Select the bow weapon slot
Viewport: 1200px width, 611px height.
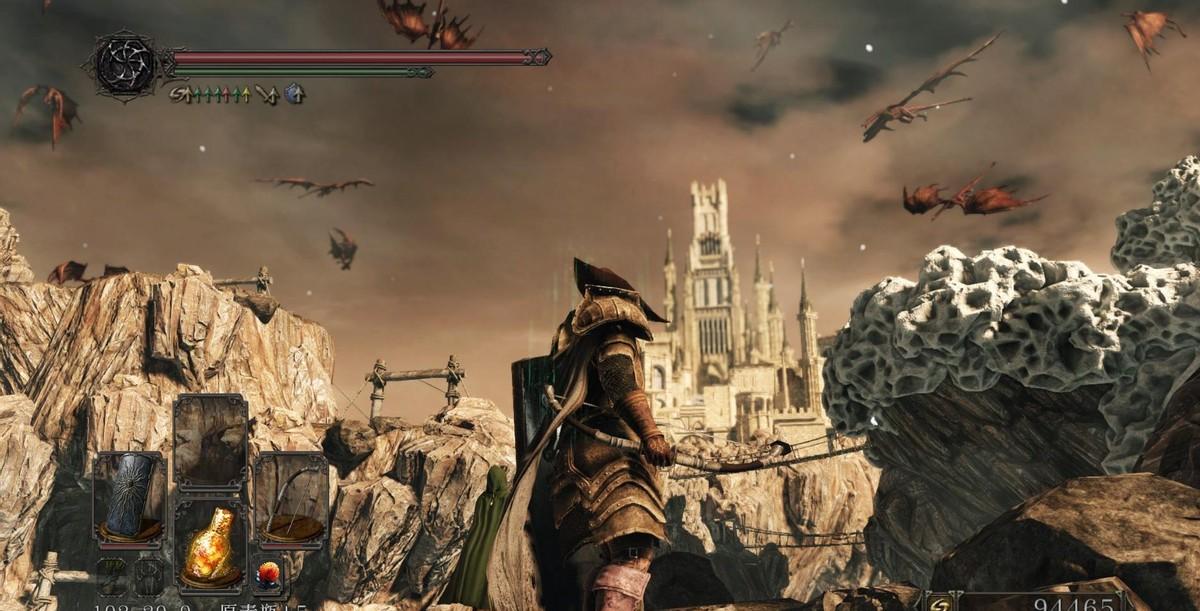[x=291, y=497]
